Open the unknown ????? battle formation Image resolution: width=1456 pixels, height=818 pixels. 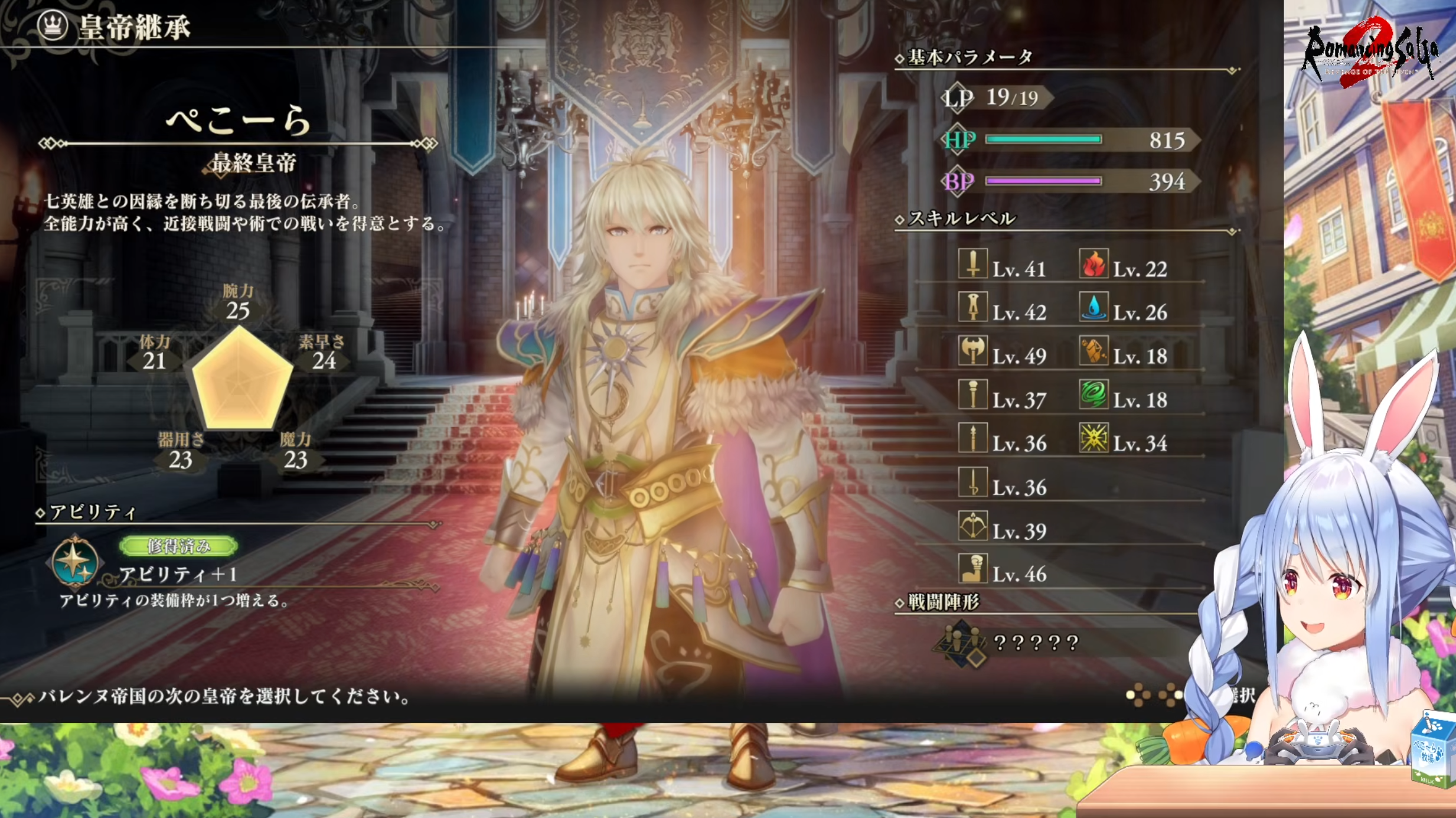coord(1036,643)
